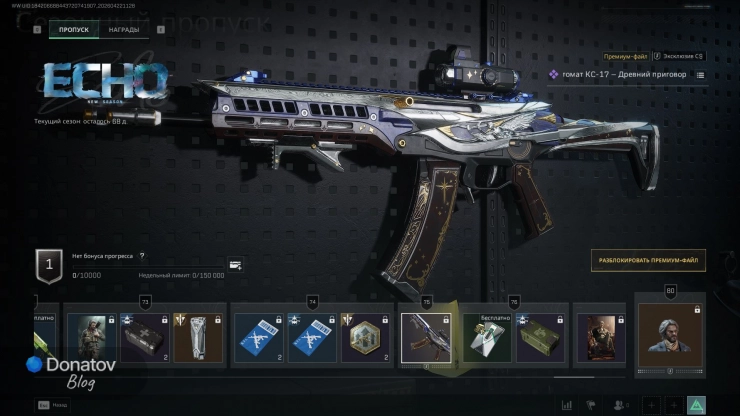Show the progress bonus help question mark
Screen dimensions: 740x416
click(x=142, y=256)
